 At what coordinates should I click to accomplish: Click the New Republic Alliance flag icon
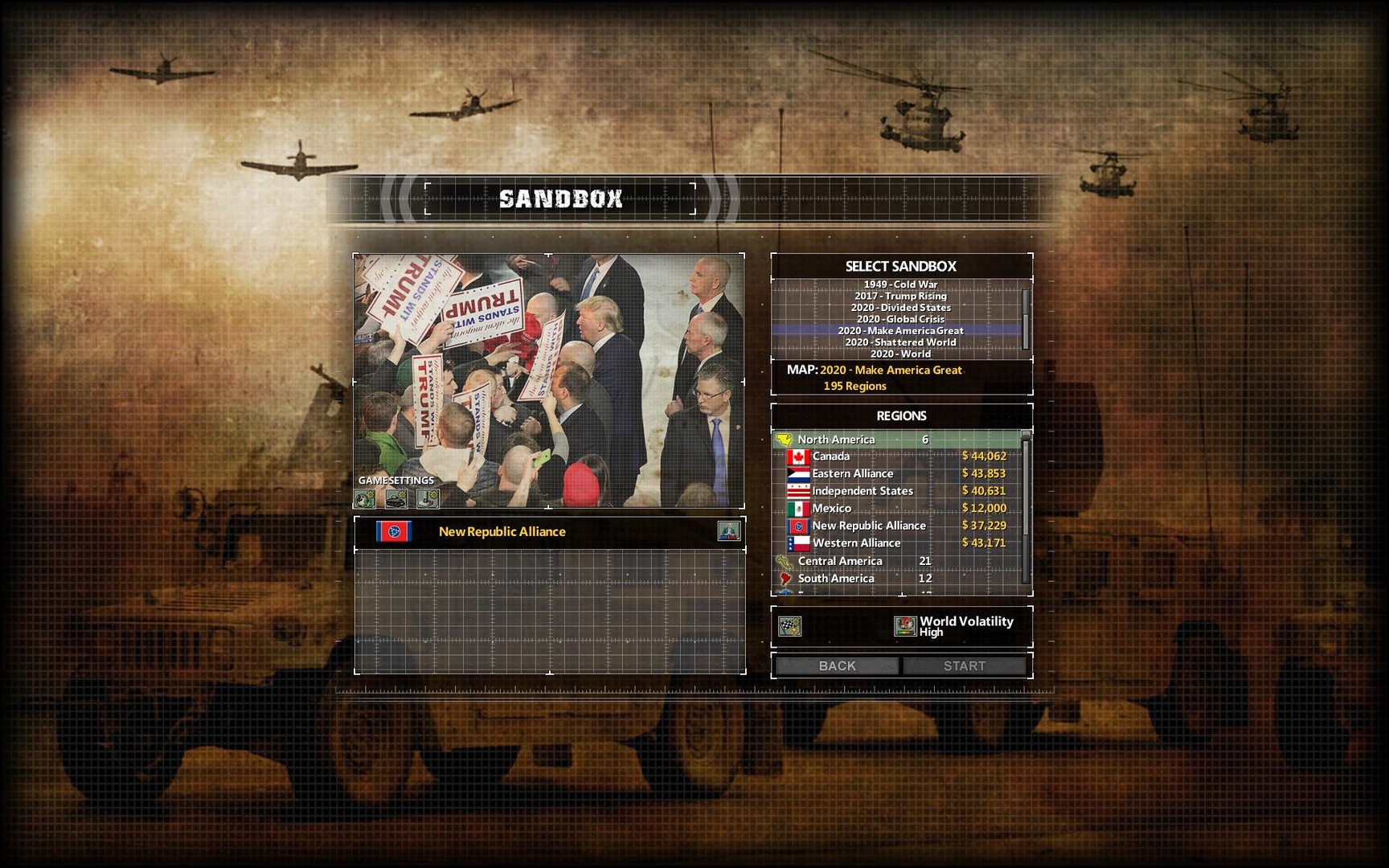[x=394, y=532]
